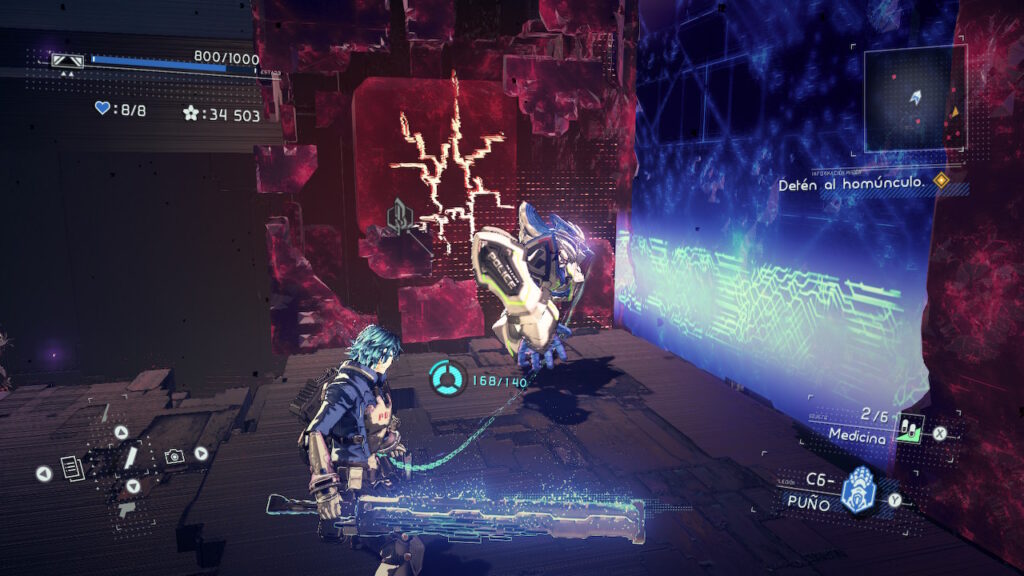Image resolution: width=1024 pixels, height=576 pixels.
Task: Open the camera mode icon
Action: pyautogui.click(x=174, y=456)
